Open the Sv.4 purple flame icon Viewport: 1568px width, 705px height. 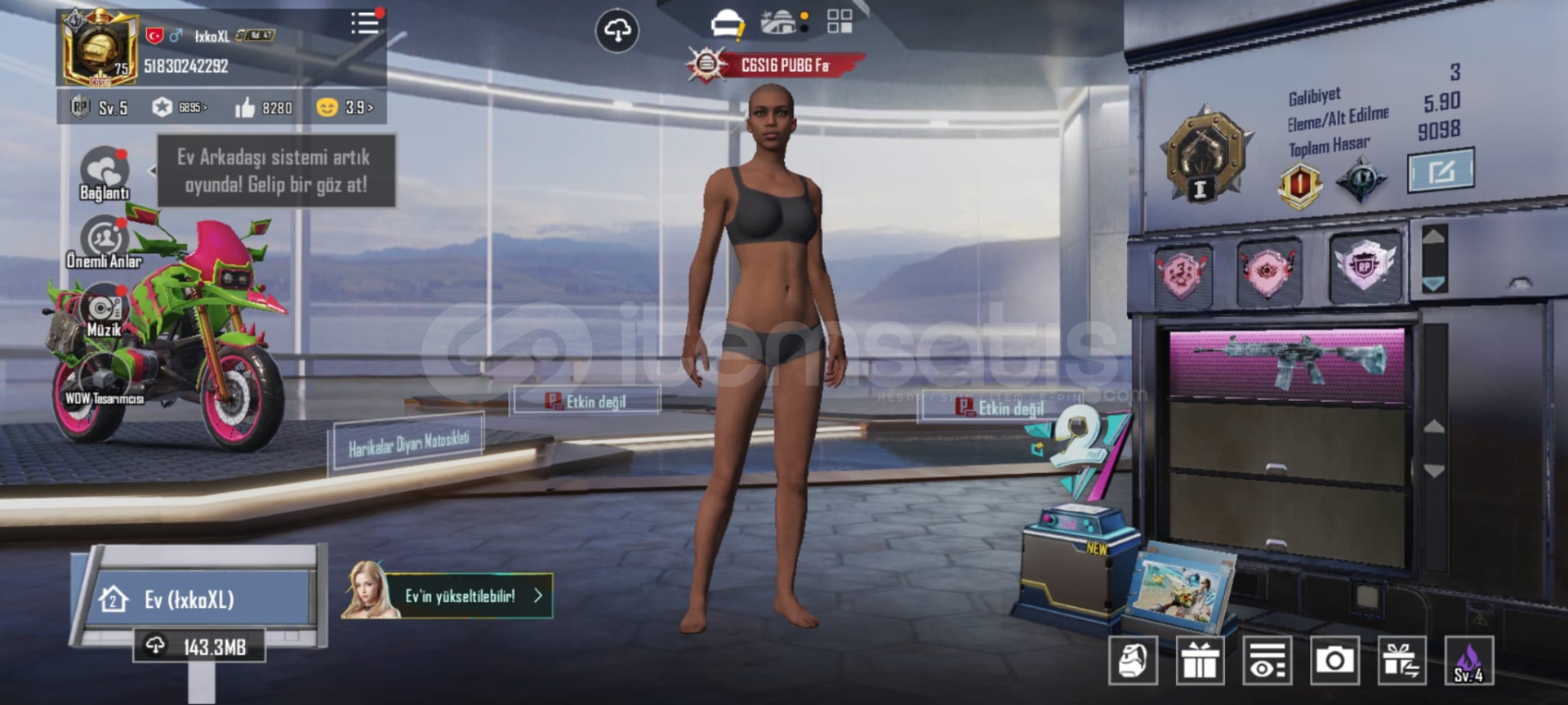coord(1468,660)
